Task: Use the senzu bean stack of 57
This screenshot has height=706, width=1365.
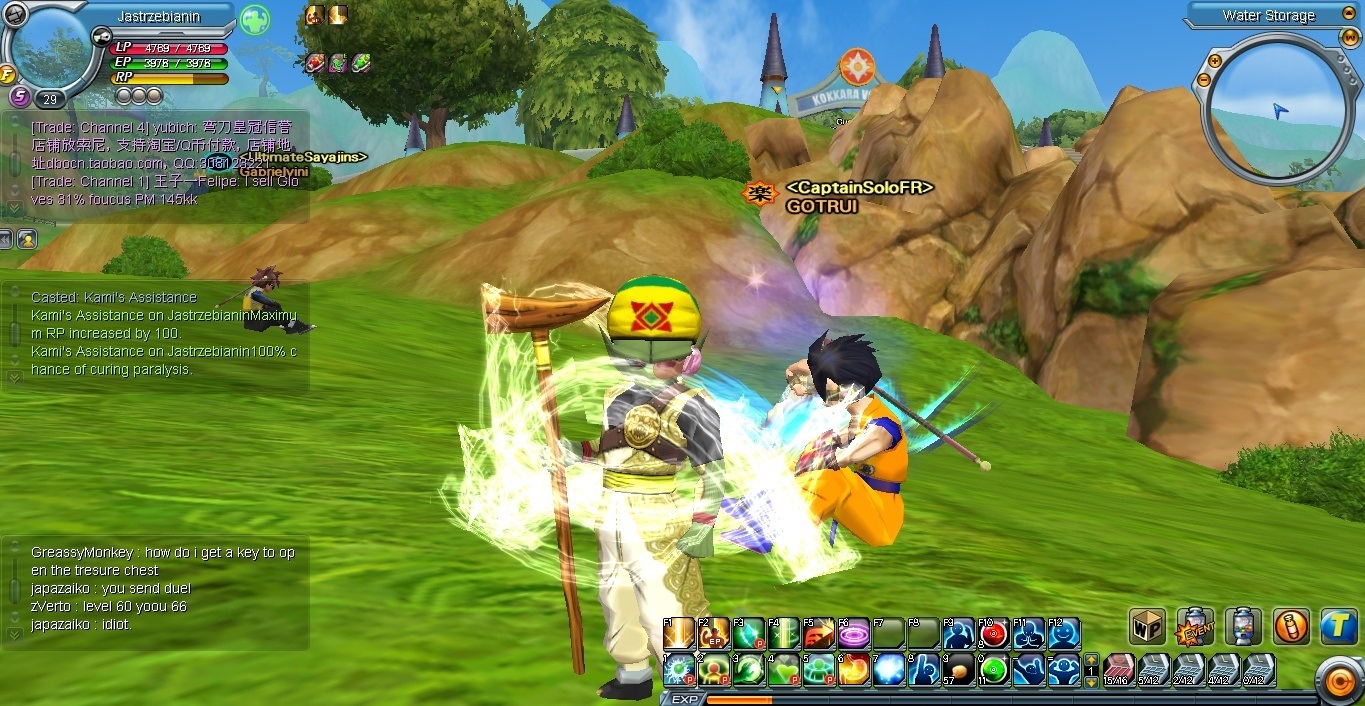Action: click(959, 669)
